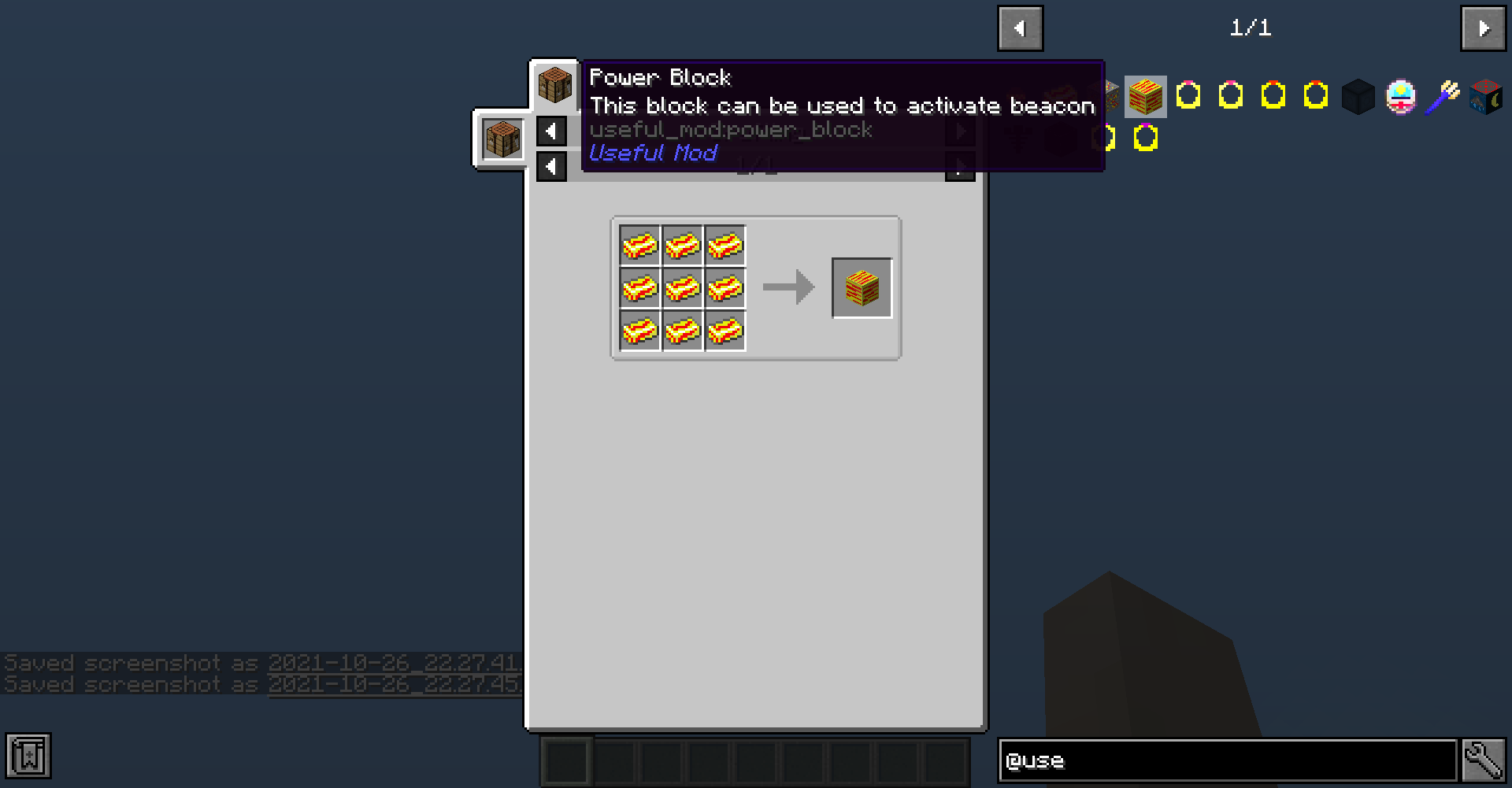Click the Power Block title text in the tooltip

pos(660,77)
